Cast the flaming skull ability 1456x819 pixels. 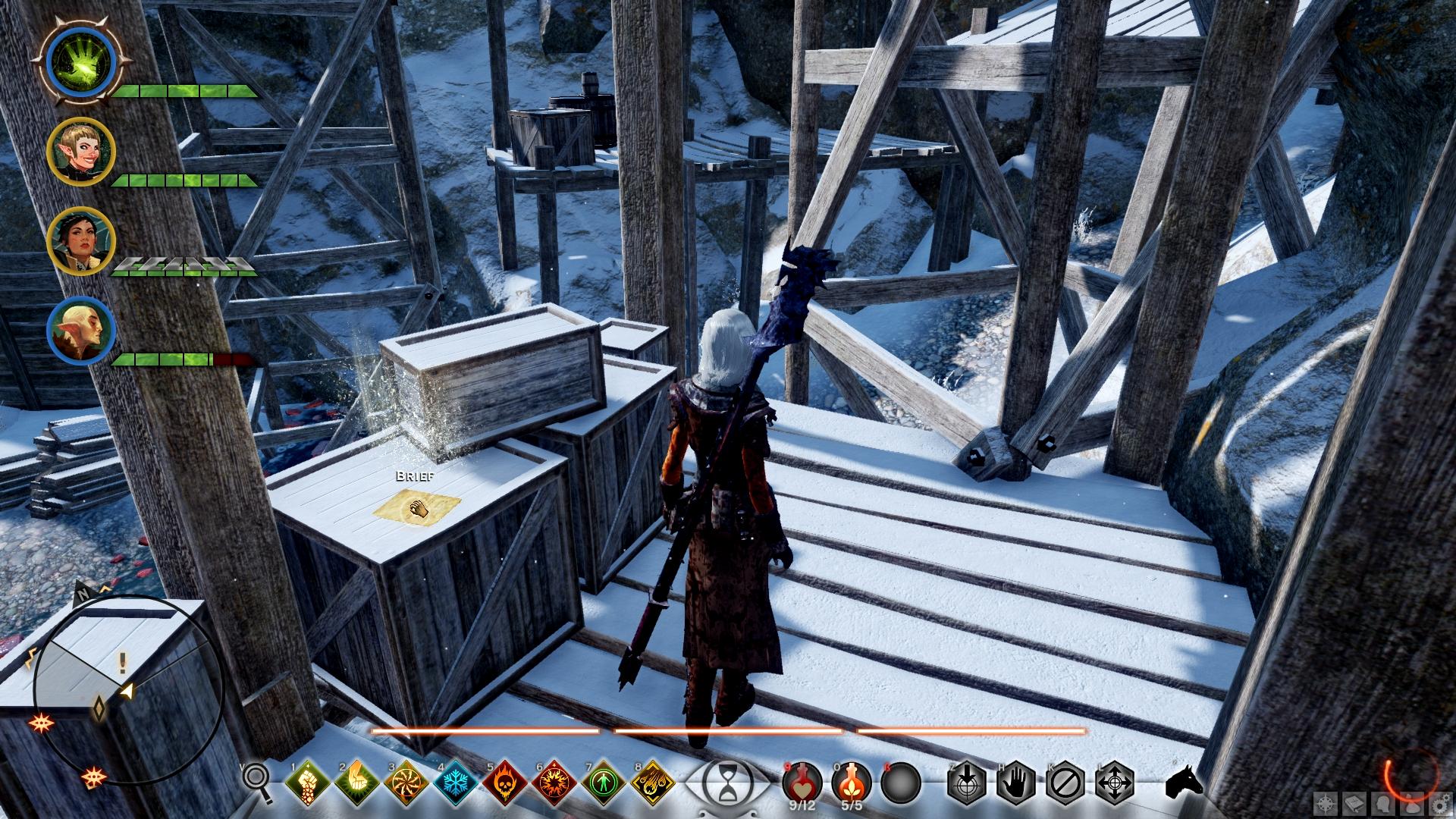(503, 782)
